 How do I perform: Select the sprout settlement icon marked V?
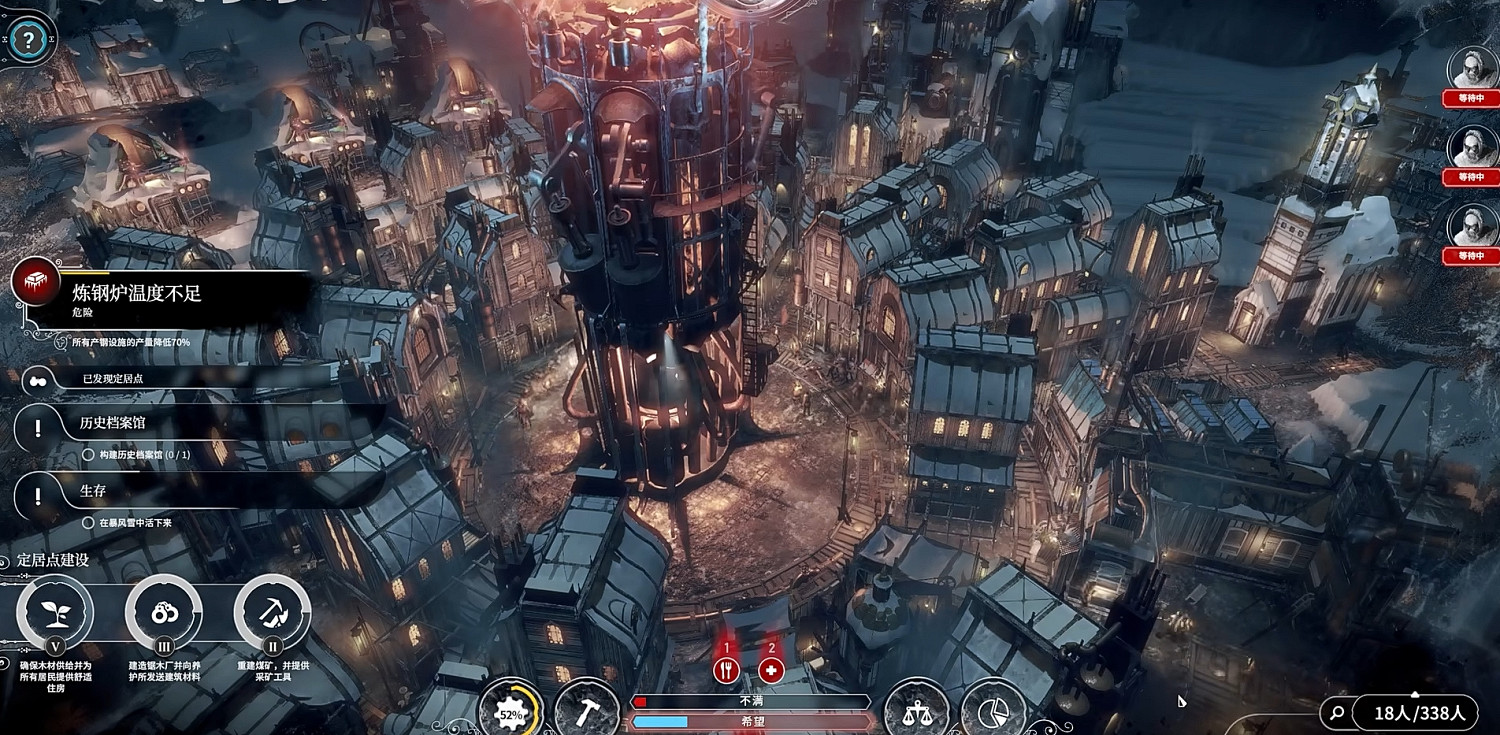56,612
